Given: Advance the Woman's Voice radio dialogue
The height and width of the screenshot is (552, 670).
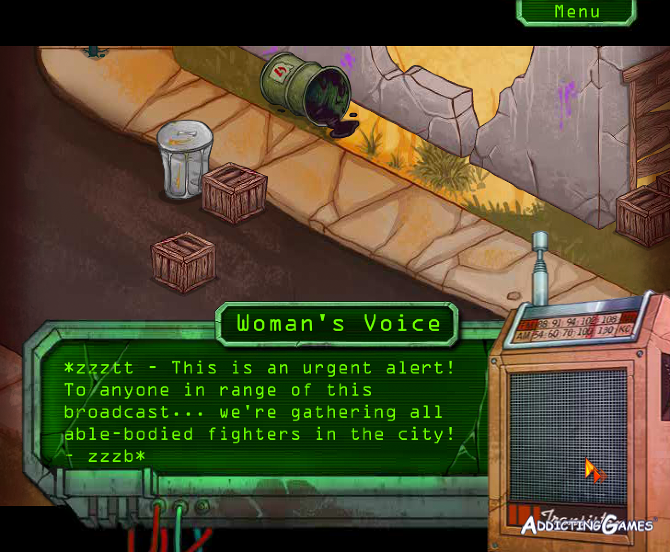Looking at the screenshot, I should 260,411.
